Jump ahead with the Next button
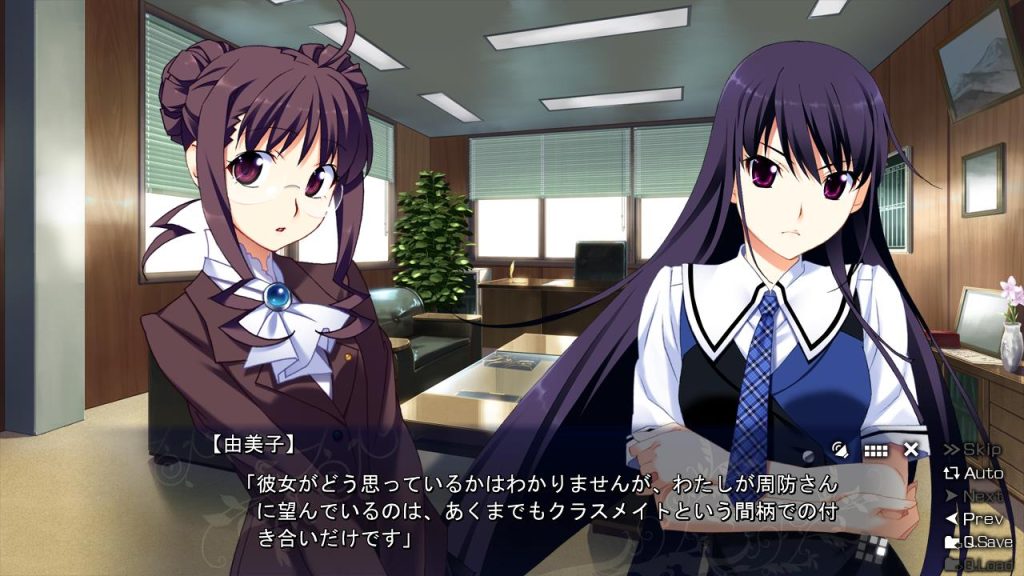Image resolution: width=1024 pixels, height=576 pixels. coord(979,496)
